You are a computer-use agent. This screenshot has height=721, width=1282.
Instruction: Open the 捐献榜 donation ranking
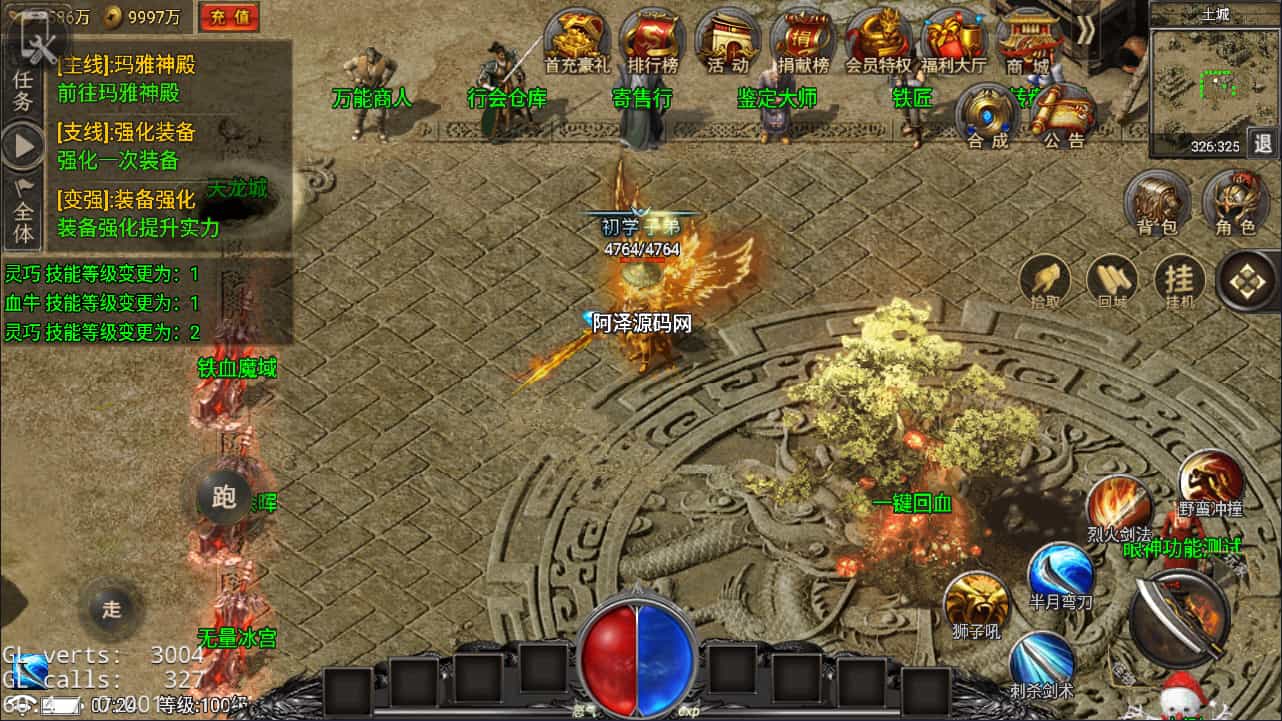point(804,40)
